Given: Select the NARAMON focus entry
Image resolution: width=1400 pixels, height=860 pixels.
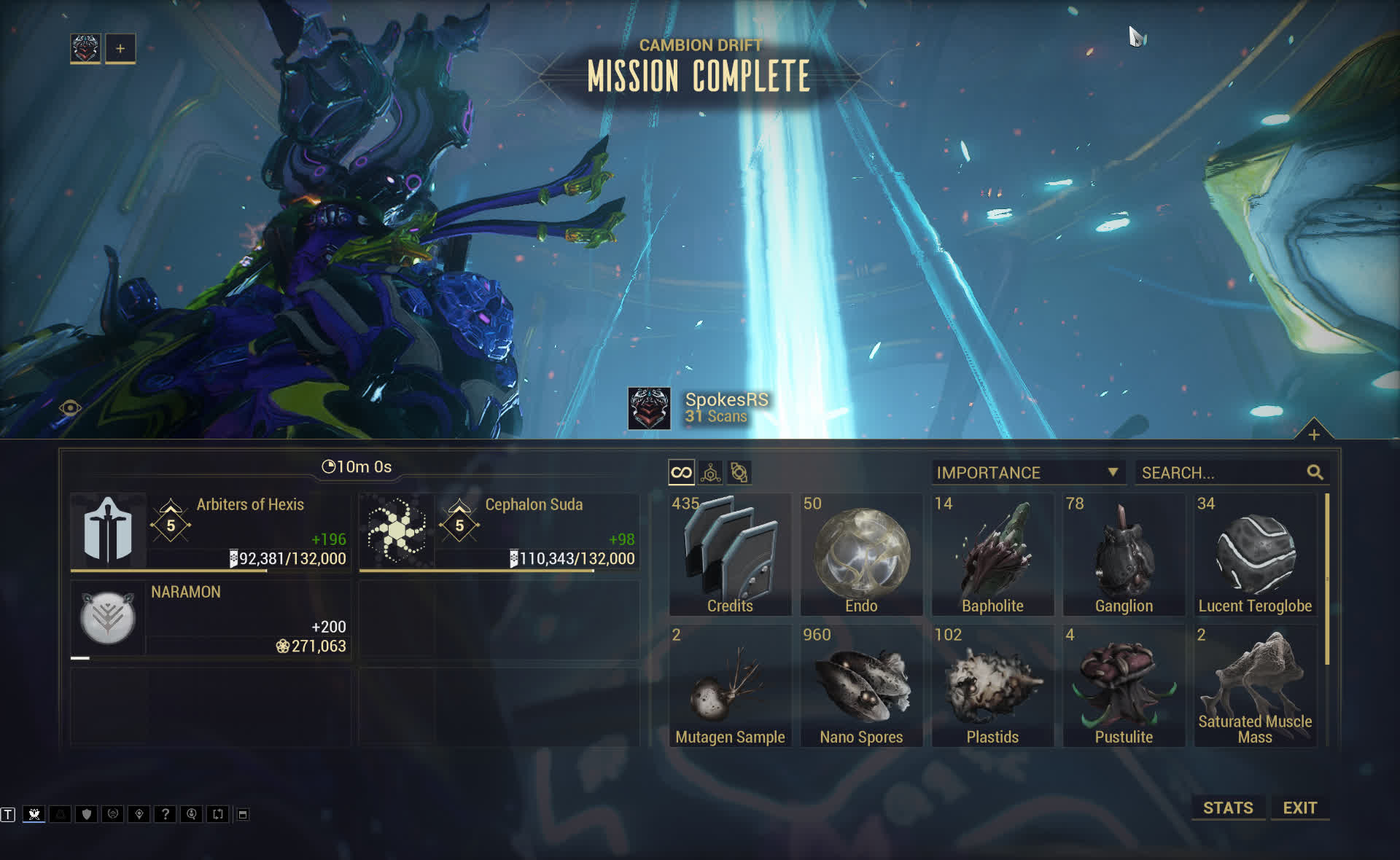Looking at the screenshot, I should pos(211,619).
